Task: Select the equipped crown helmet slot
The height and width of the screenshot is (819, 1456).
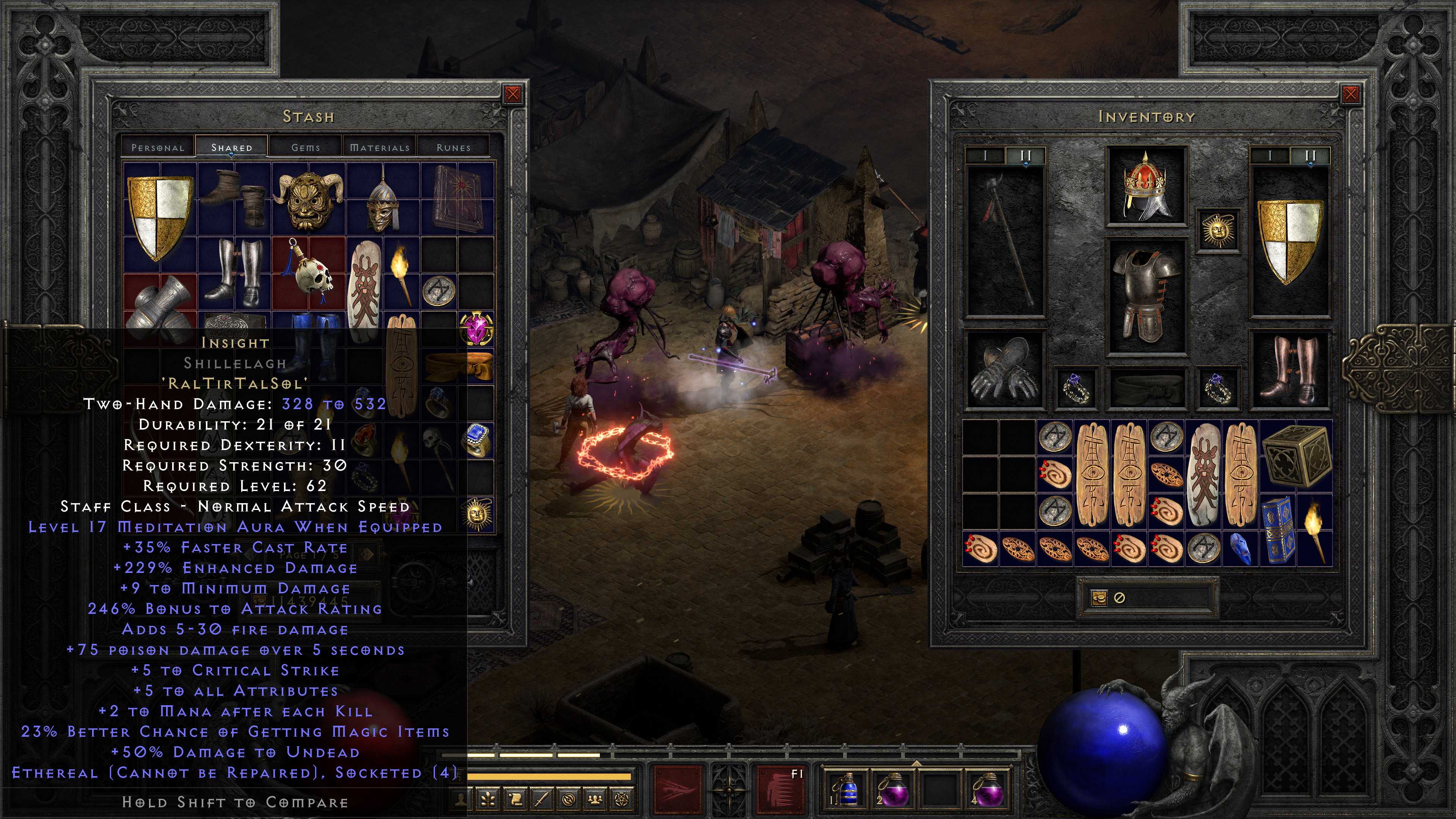Action: [x=1146, y=186]
